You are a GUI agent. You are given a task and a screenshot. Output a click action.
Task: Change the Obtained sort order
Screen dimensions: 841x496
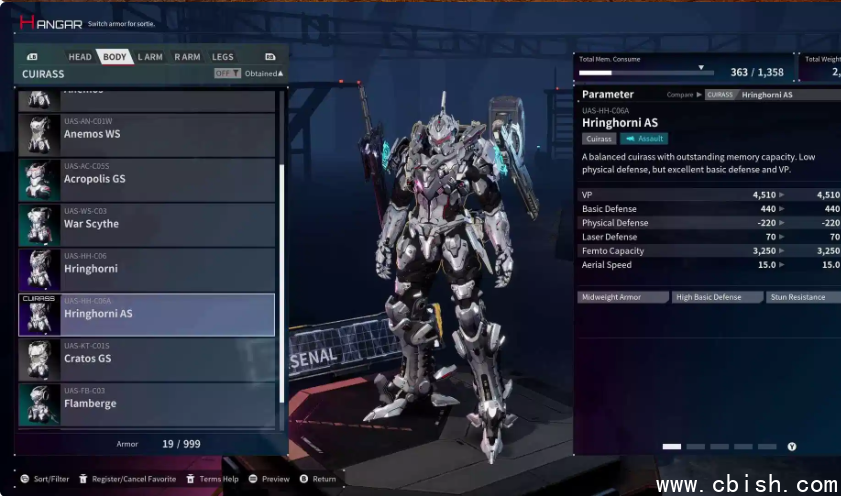tap(264, 74)
